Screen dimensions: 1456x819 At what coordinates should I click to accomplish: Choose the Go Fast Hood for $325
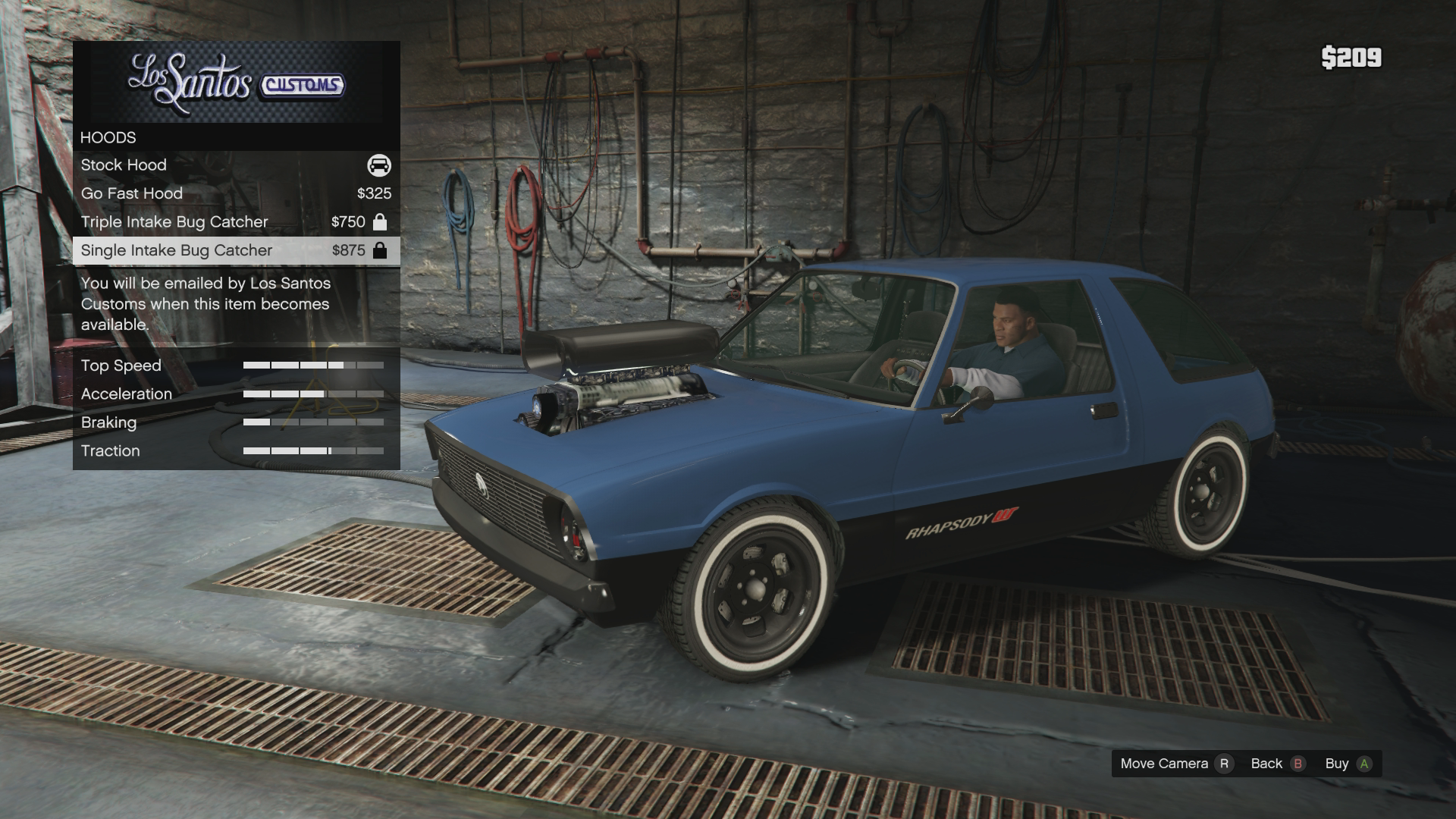235,193
